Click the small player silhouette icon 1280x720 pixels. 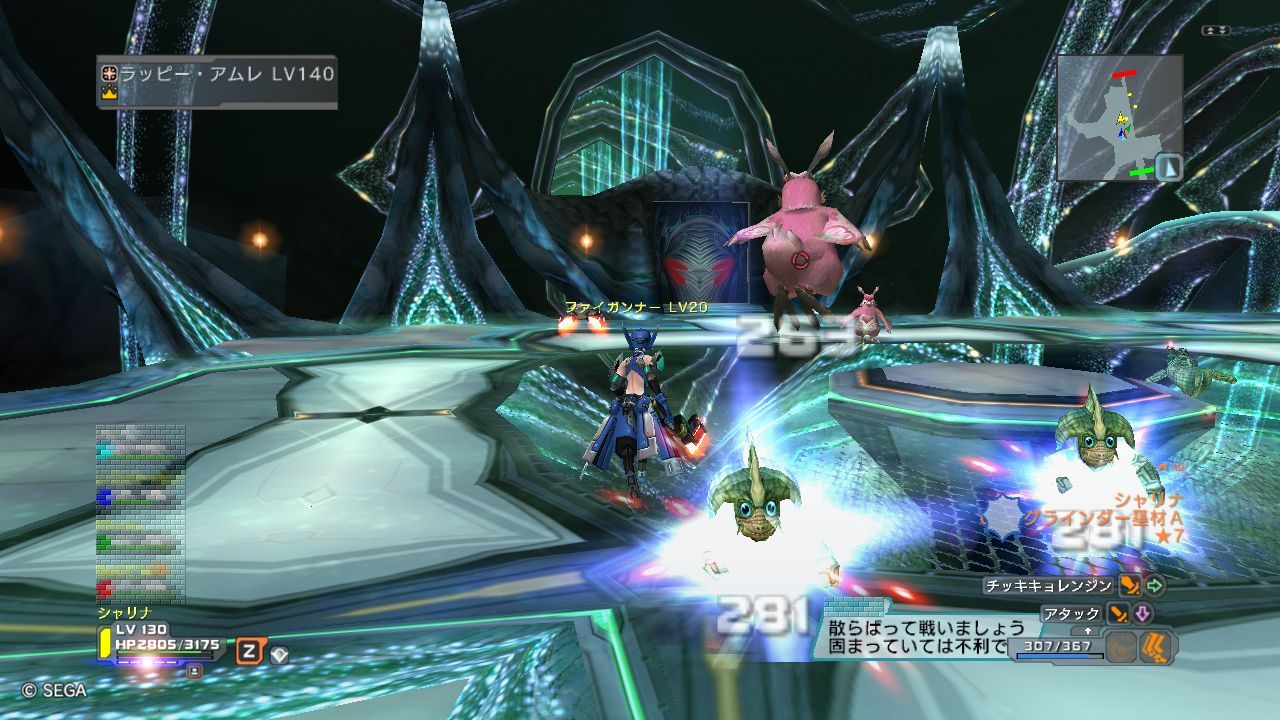194,671
